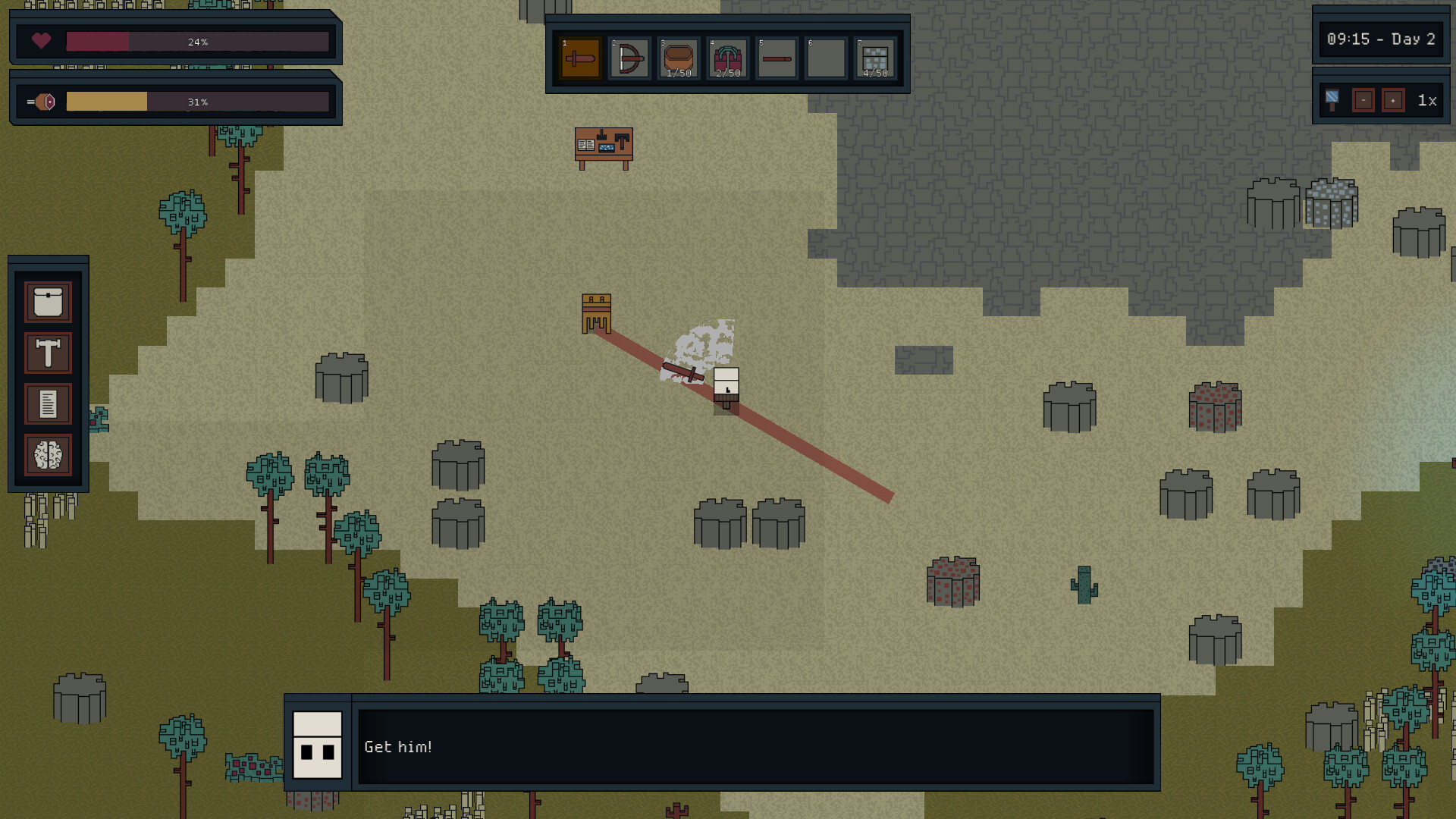The width and height of the screenshot is (1456, 819).
Task: Click the 09:15 Day 2 clock display
Action: click(1381, 39)
